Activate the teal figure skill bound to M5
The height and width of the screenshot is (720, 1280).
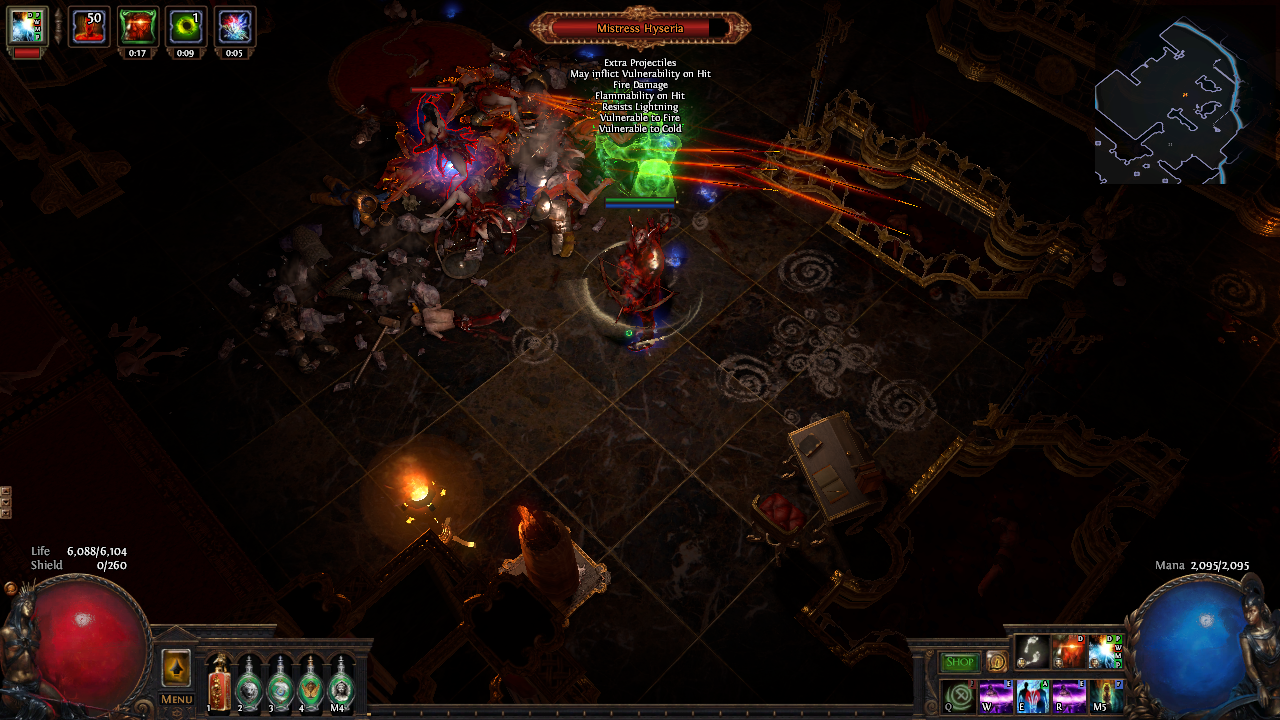pos(1106,695)
